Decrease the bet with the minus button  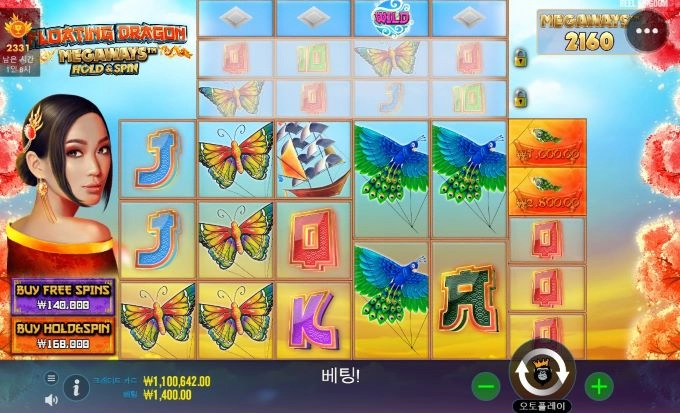tap(486, 386)
